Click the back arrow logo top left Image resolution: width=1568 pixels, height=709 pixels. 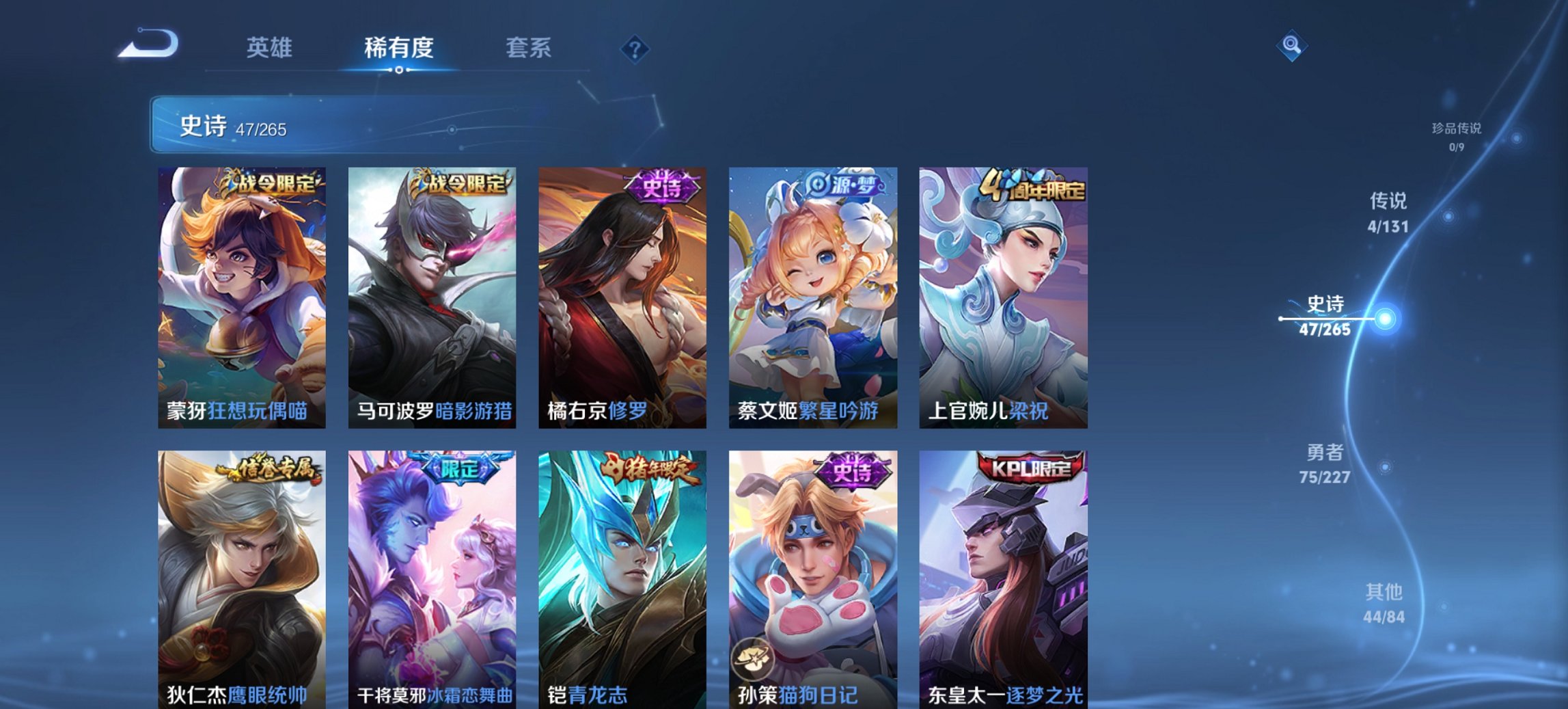coord(146,44)
